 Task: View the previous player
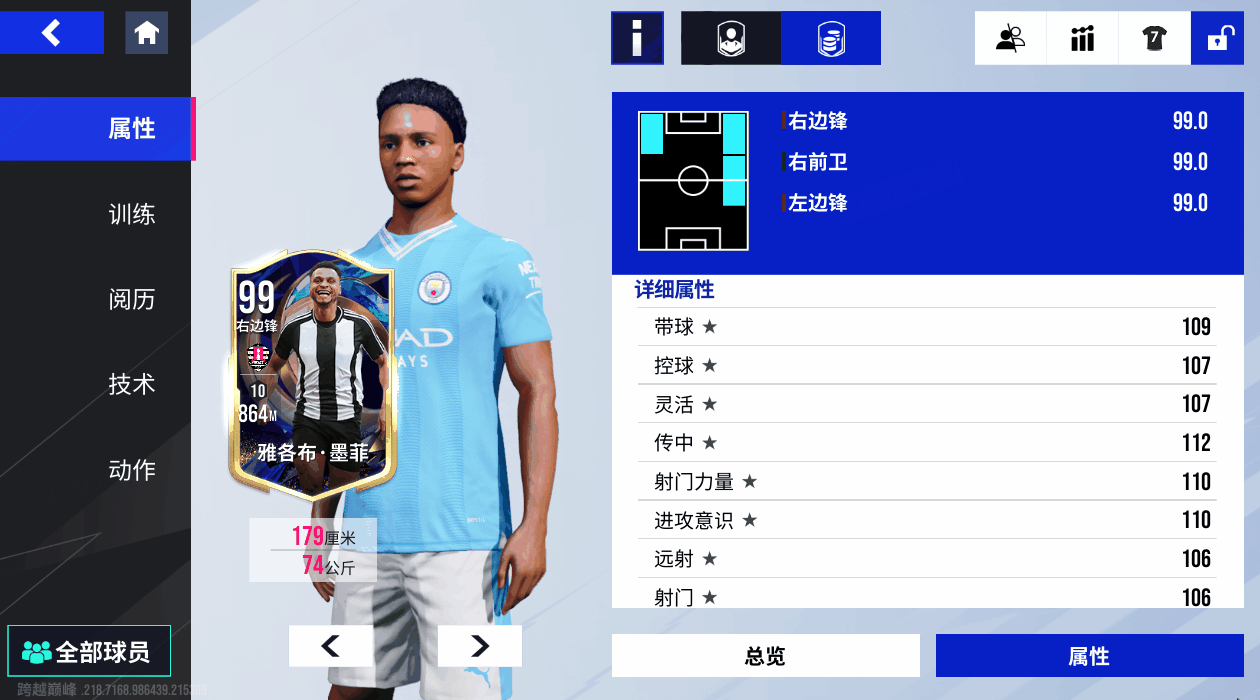[x=330, y=646]
